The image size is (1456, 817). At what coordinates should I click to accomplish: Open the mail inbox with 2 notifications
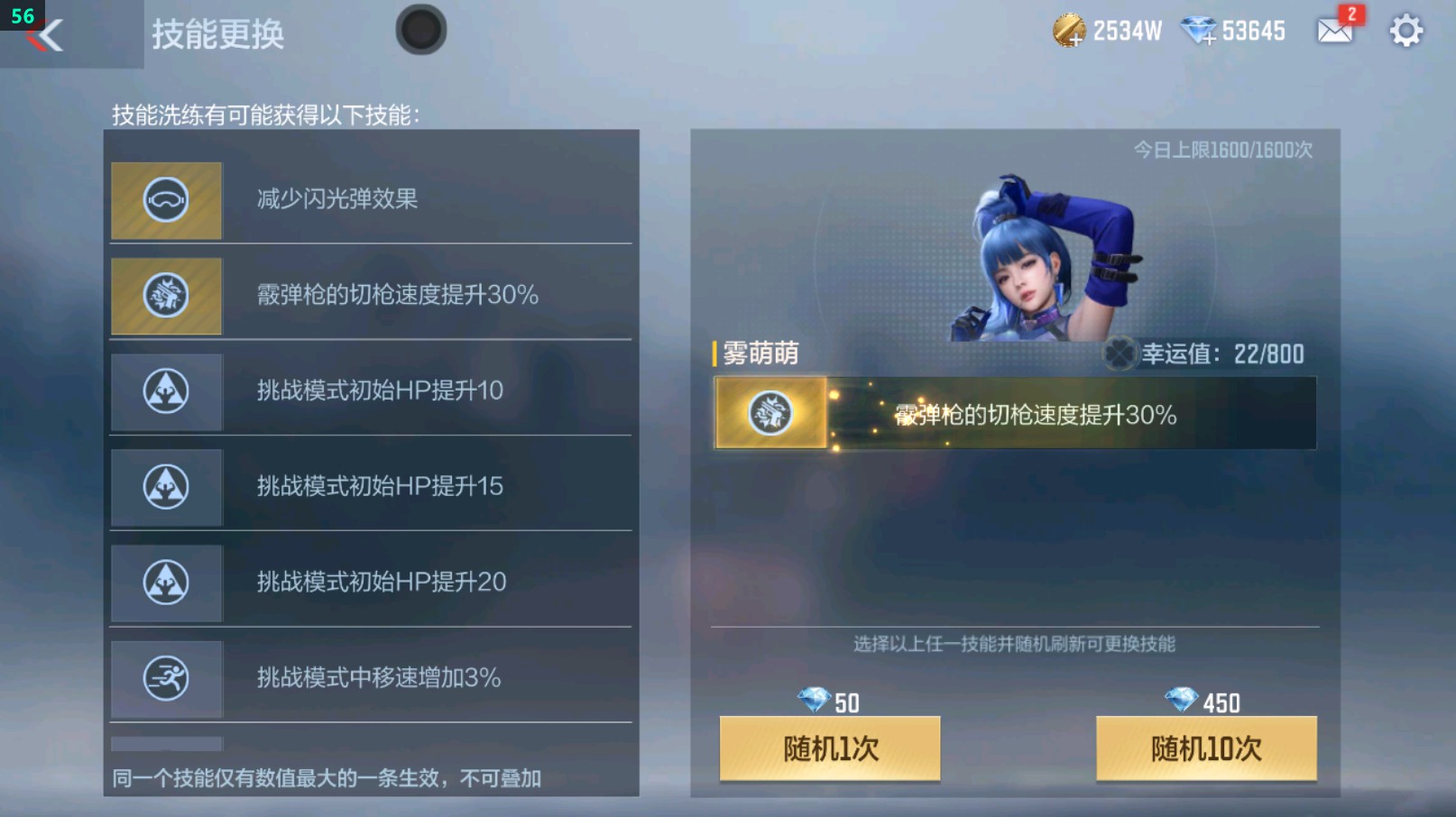[x=1332, y=30]
